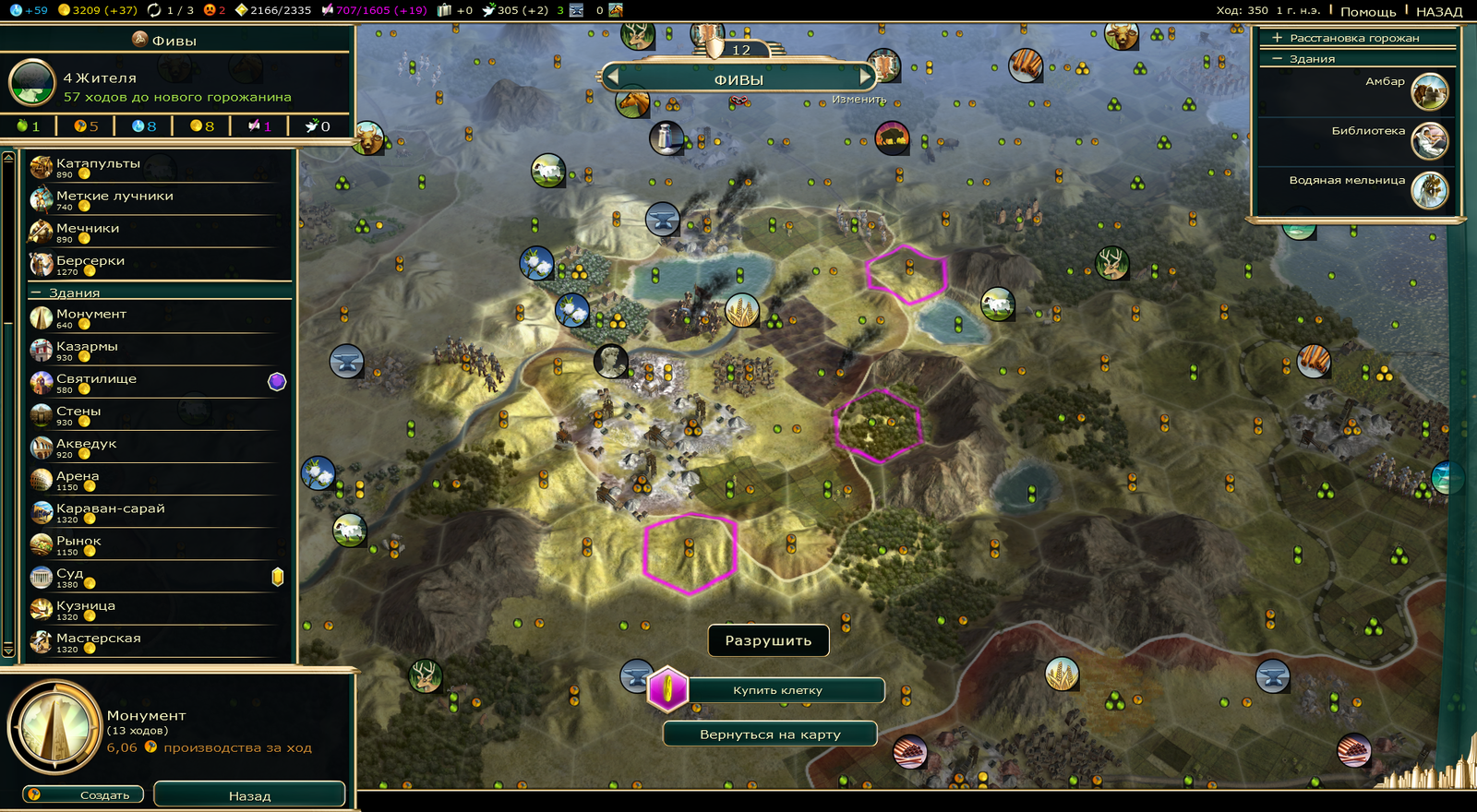Viewport: 1477px width, 812px height.
Task: Select Катапульты from the production list
Action: tap(98, 164)
